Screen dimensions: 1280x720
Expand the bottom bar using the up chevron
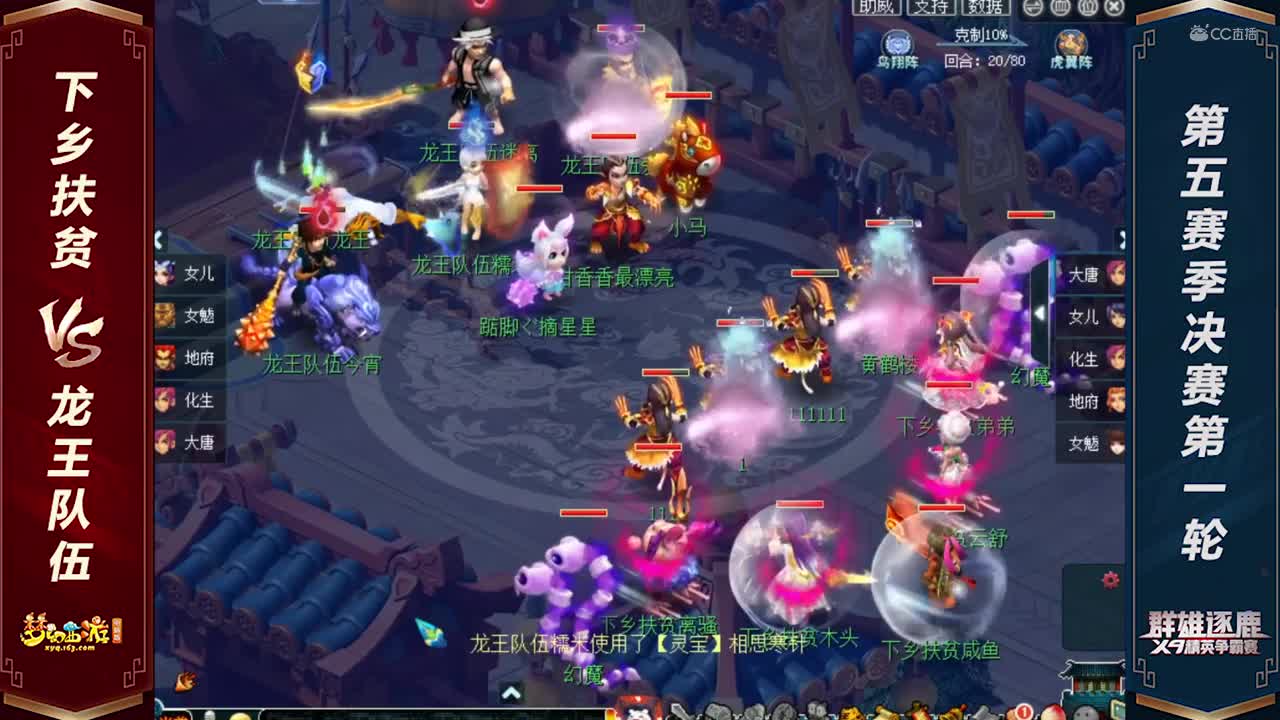tap(513, 694)
